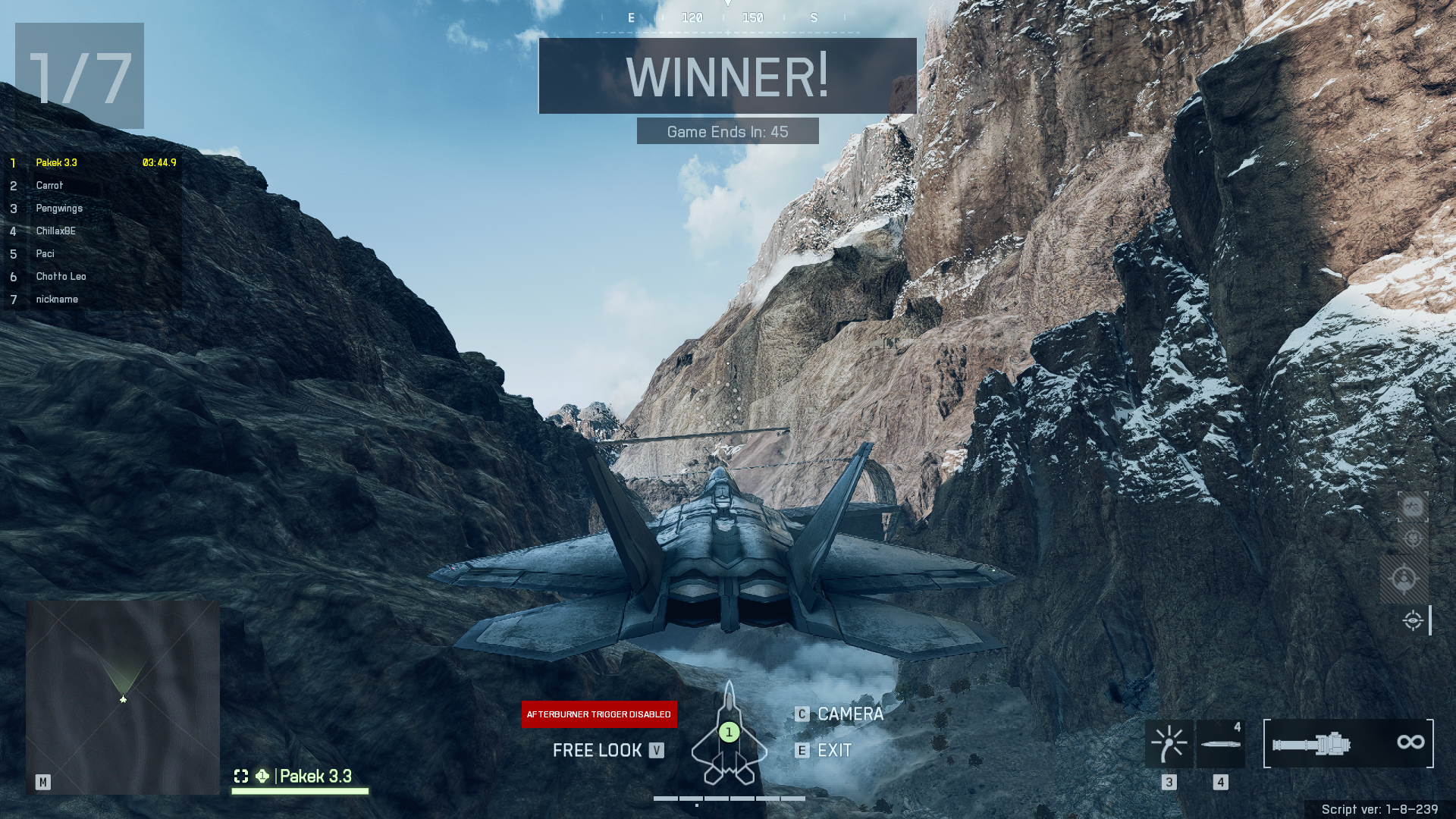Click the eye crosshair spotting icon
Screen dimensions: 1456x819
point(1412,620)
